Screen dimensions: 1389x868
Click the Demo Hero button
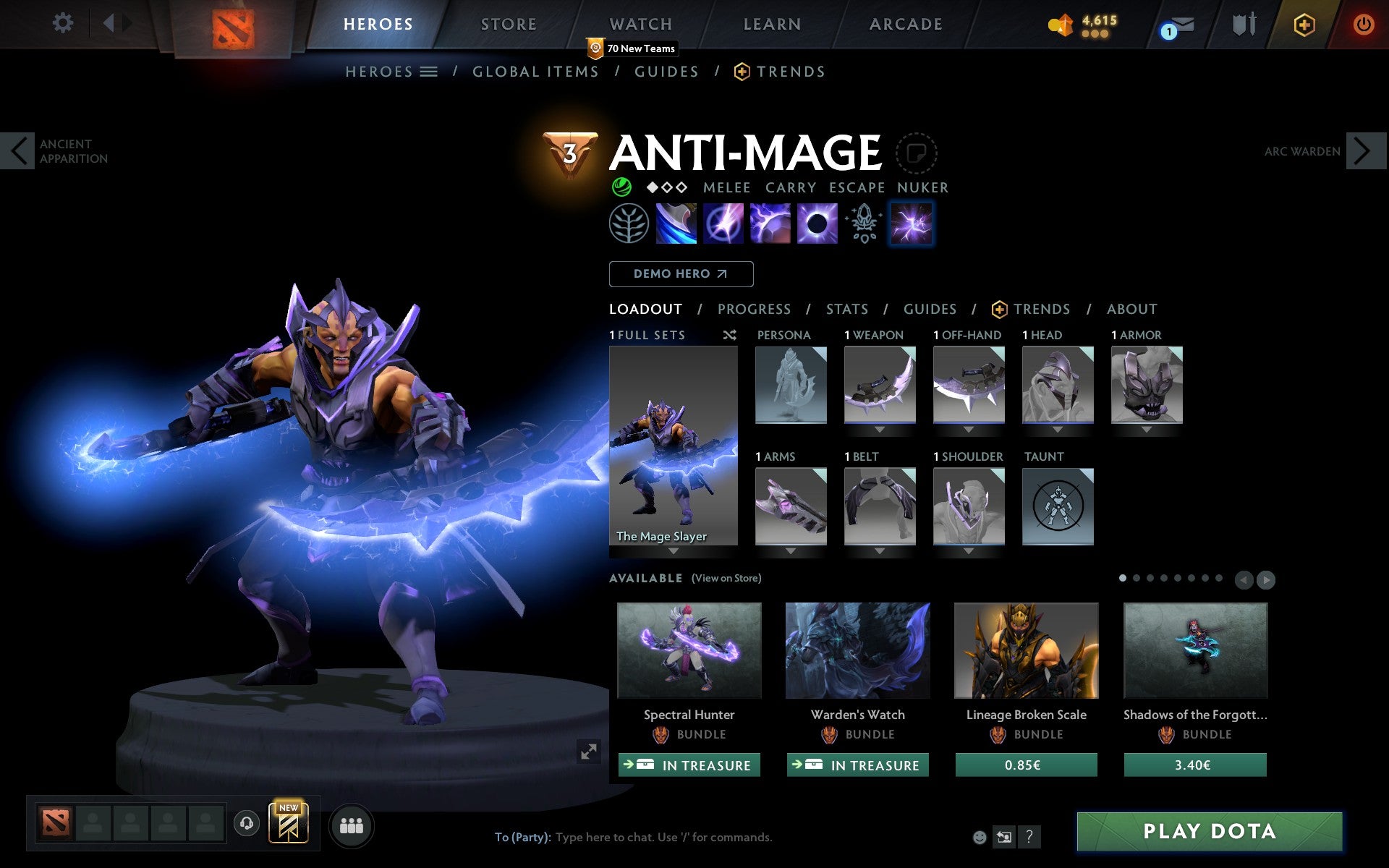pyautogui.click(x=681, y=274)
